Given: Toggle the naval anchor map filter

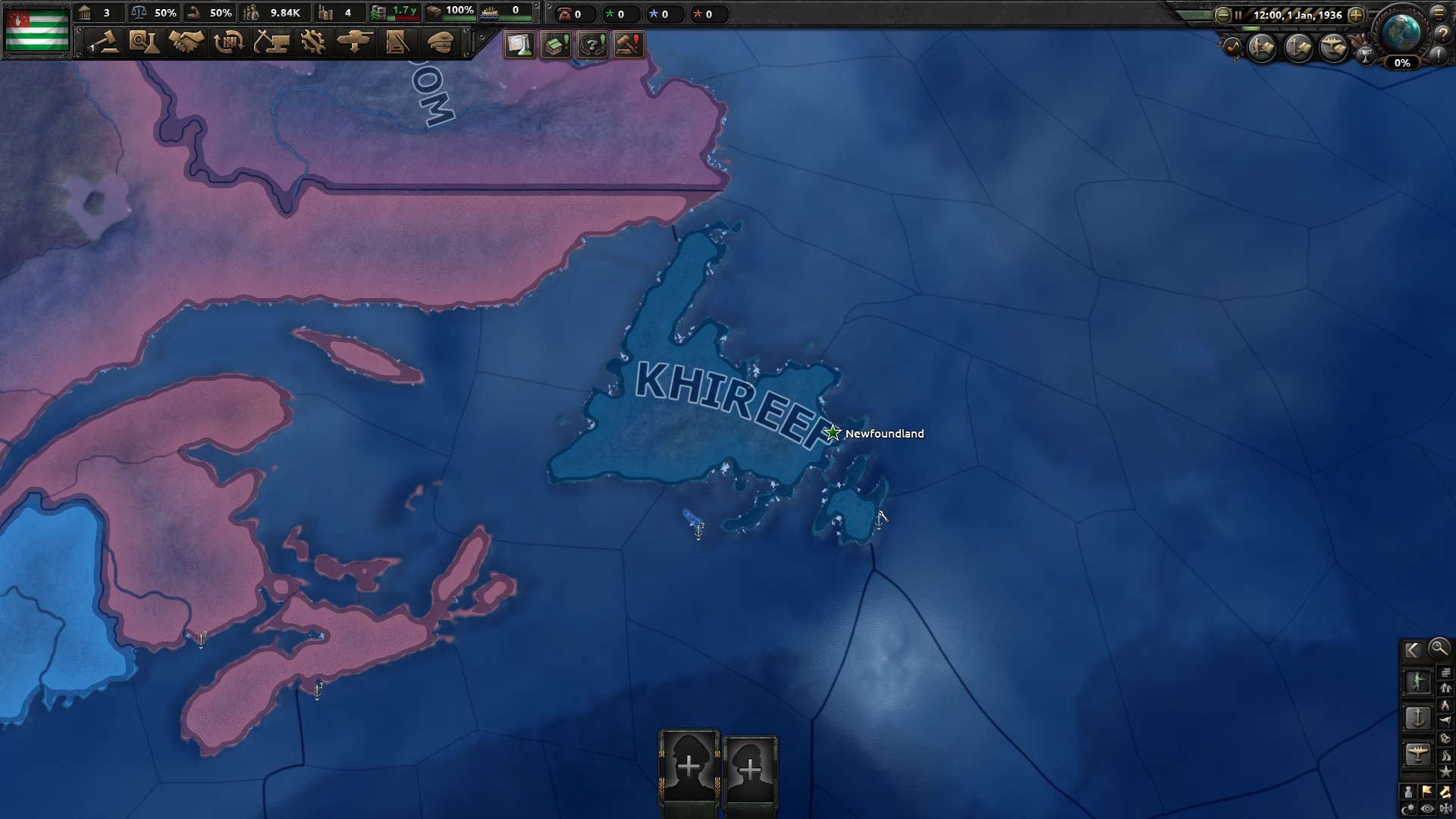Looking at the screenshot, I should point(1418,719).
